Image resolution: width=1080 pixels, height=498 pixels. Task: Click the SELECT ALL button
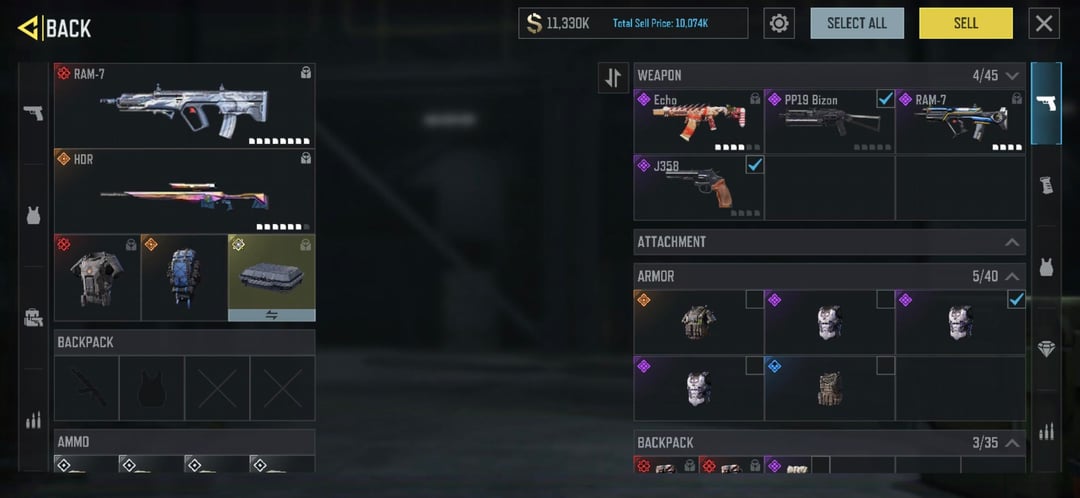click(x=856, y=23)
